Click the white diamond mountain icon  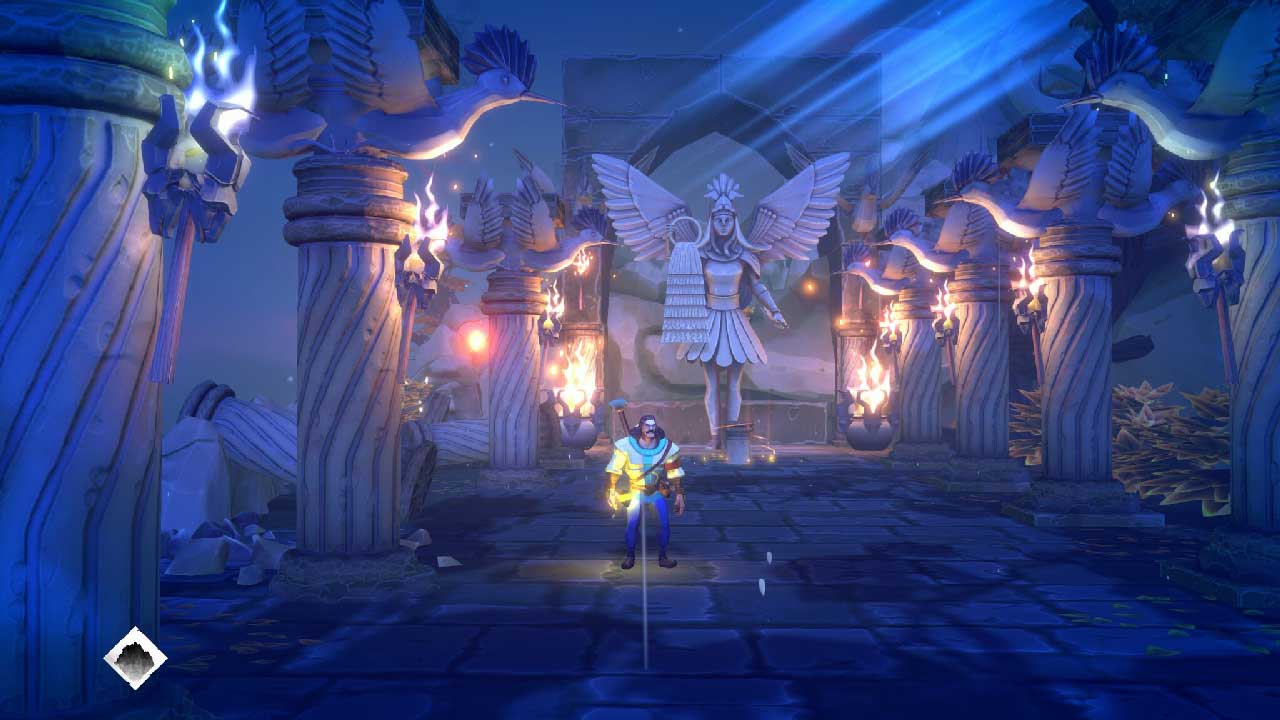135,657
